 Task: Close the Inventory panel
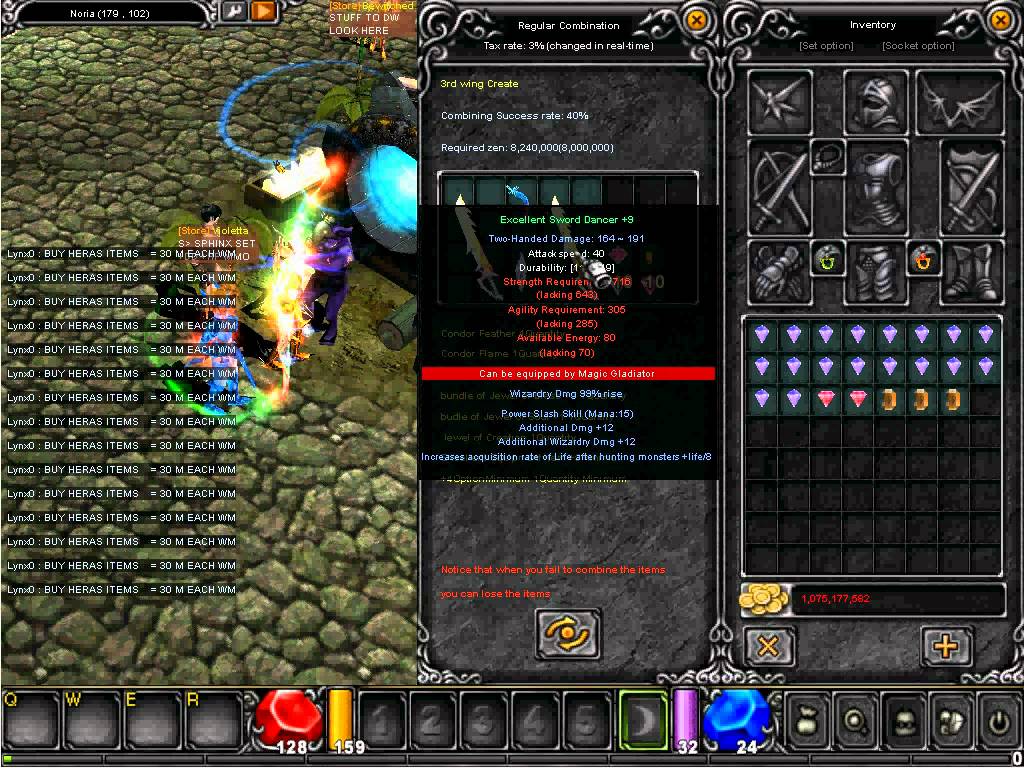[1001, 20]
